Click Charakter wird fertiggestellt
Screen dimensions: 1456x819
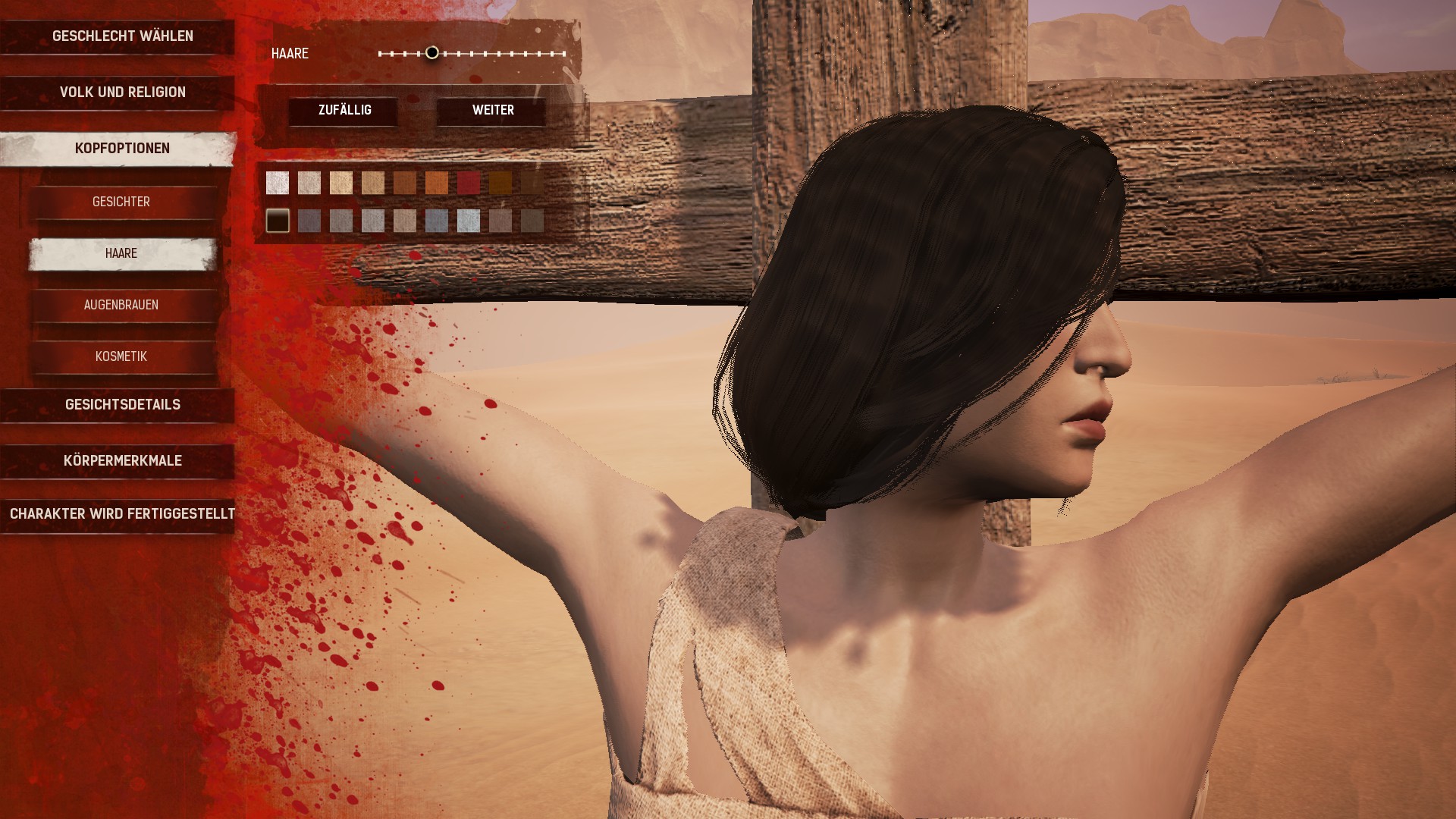coord(122,514)
